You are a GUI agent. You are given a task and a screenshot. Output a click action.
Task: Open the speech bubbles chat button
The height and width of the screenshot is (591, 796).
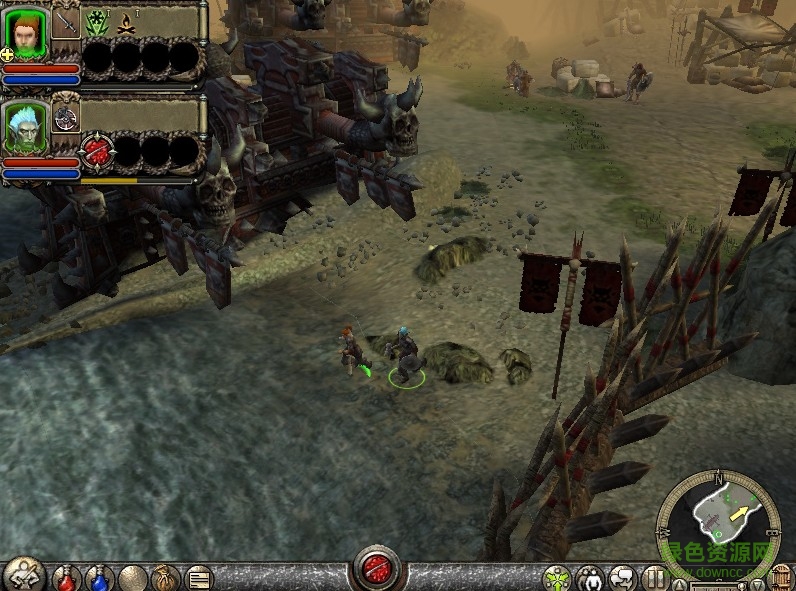tap(624, 579)
